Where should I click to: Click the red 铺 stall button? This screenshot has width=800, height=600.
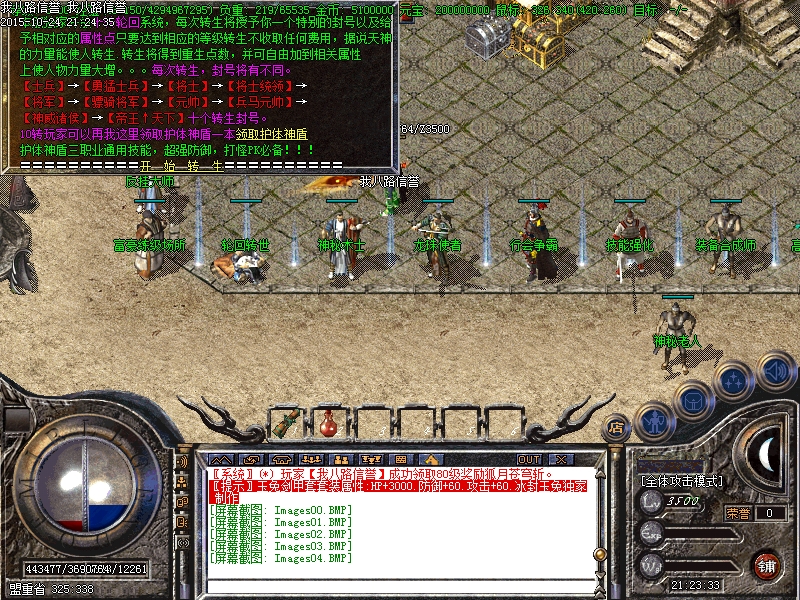766,565
